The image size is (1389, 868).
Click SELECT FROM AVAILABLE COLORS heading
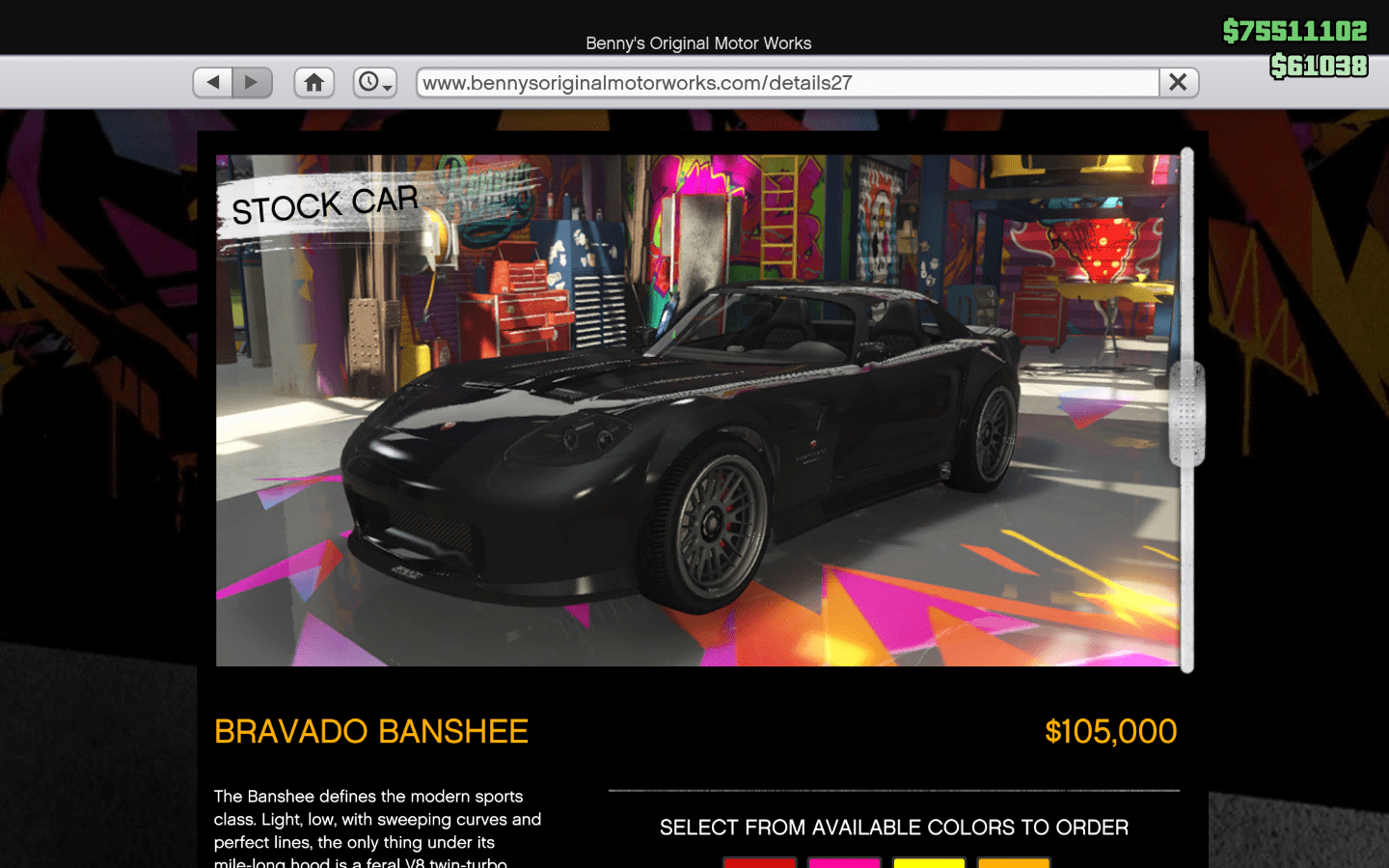coord(893,827)
